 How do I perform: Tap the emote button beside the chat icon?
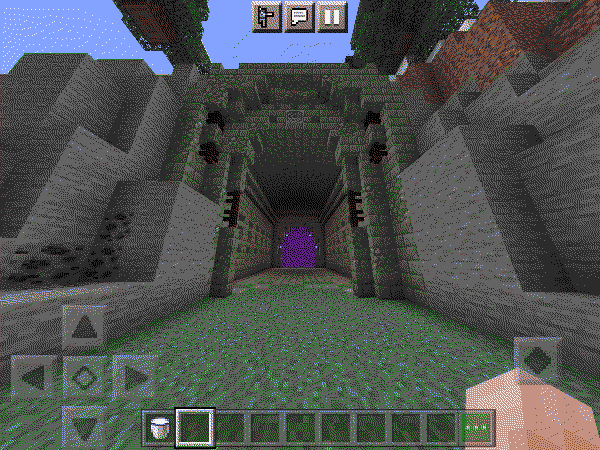266,17
